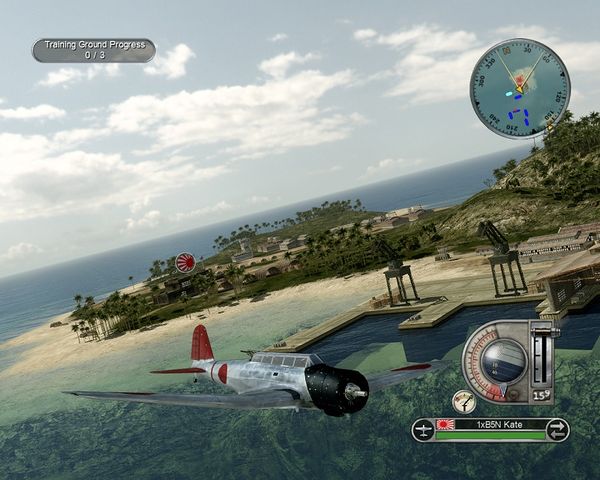
Task: Select the plane silhouette icon
Action: 422,430
